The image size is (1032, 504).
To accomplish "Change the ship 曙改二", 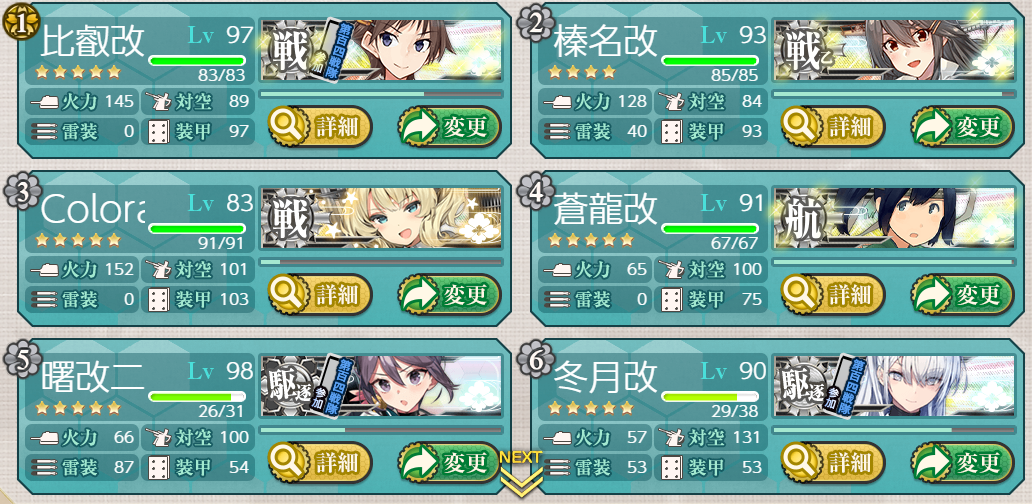I will [449, 462].
